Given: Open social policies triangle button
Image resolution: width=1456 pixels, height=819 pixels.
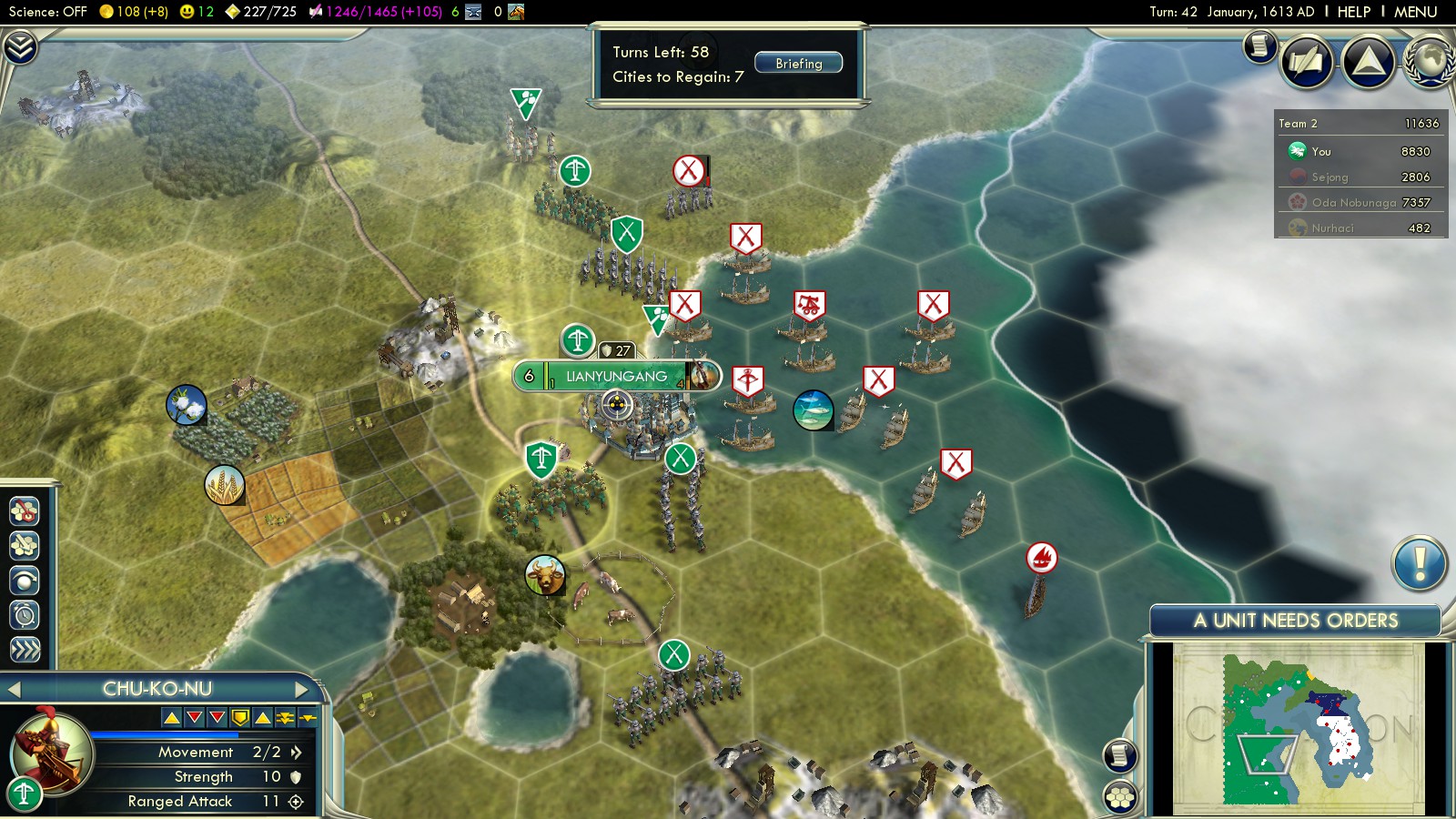Looking at the screenshot, I should 1368,62.
